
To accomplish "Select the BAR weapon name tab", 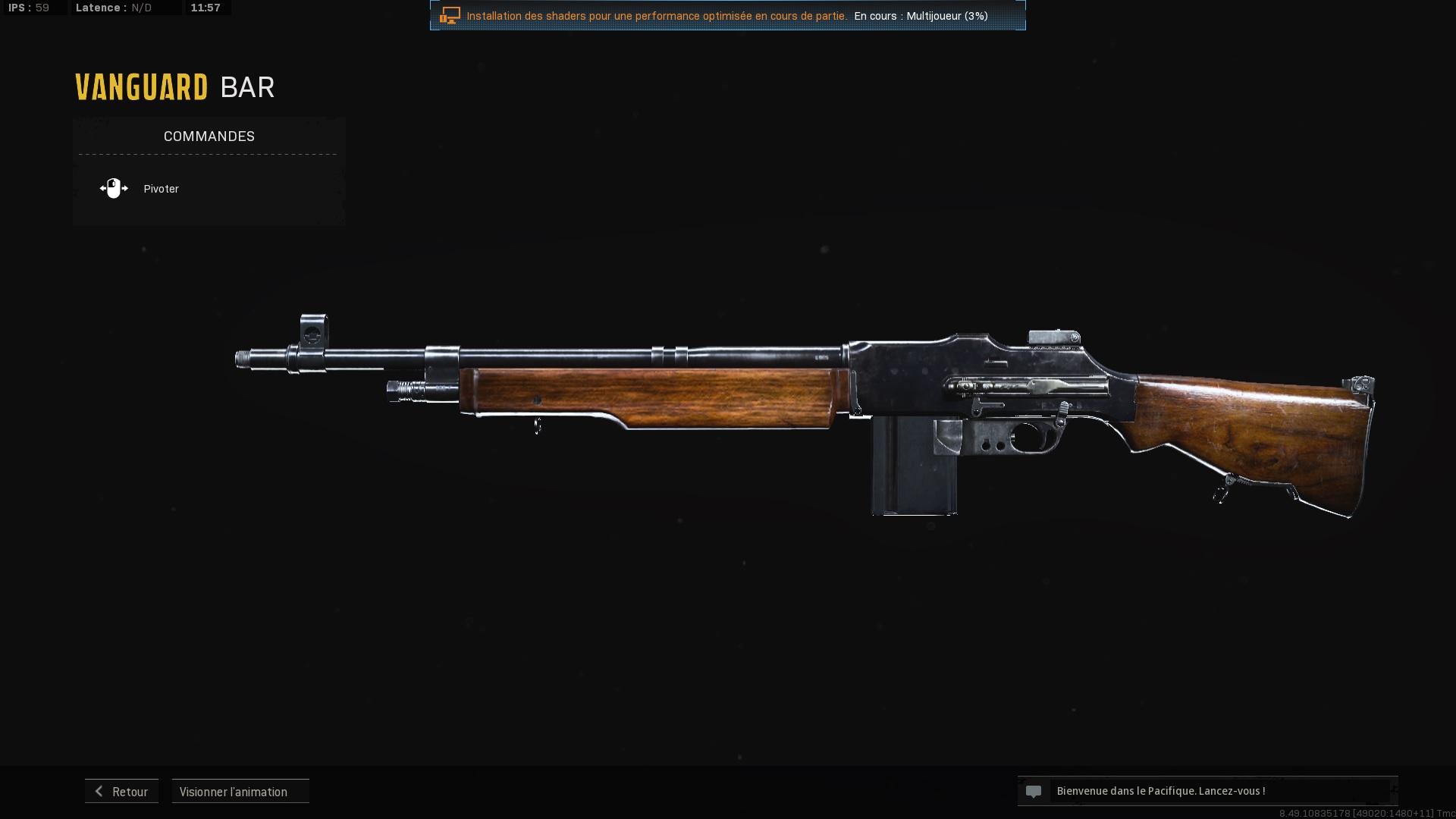I will pos(246,86).
